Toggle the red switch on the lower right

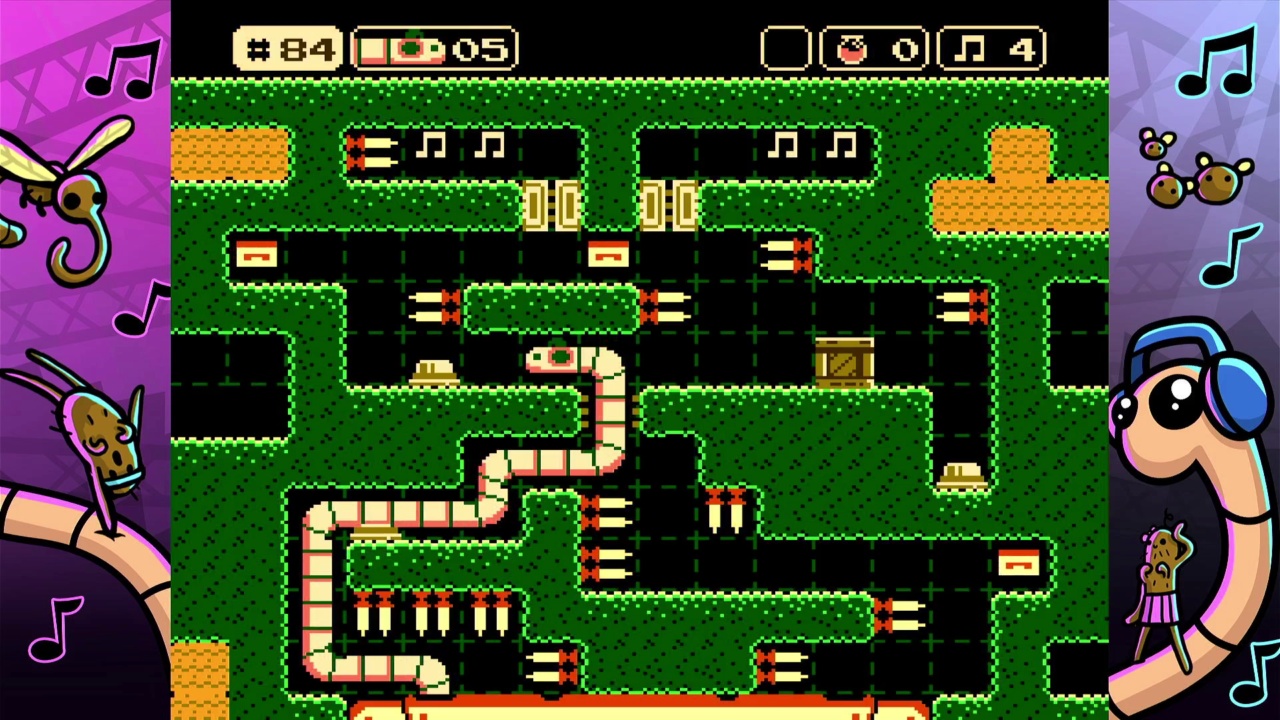coord(1019,563)
